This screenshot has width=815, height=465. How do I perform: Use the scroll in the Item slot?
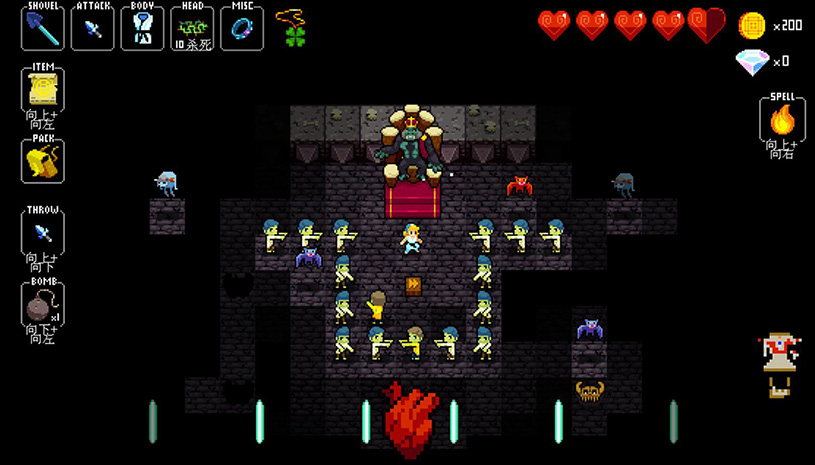(x=42, y=92)
